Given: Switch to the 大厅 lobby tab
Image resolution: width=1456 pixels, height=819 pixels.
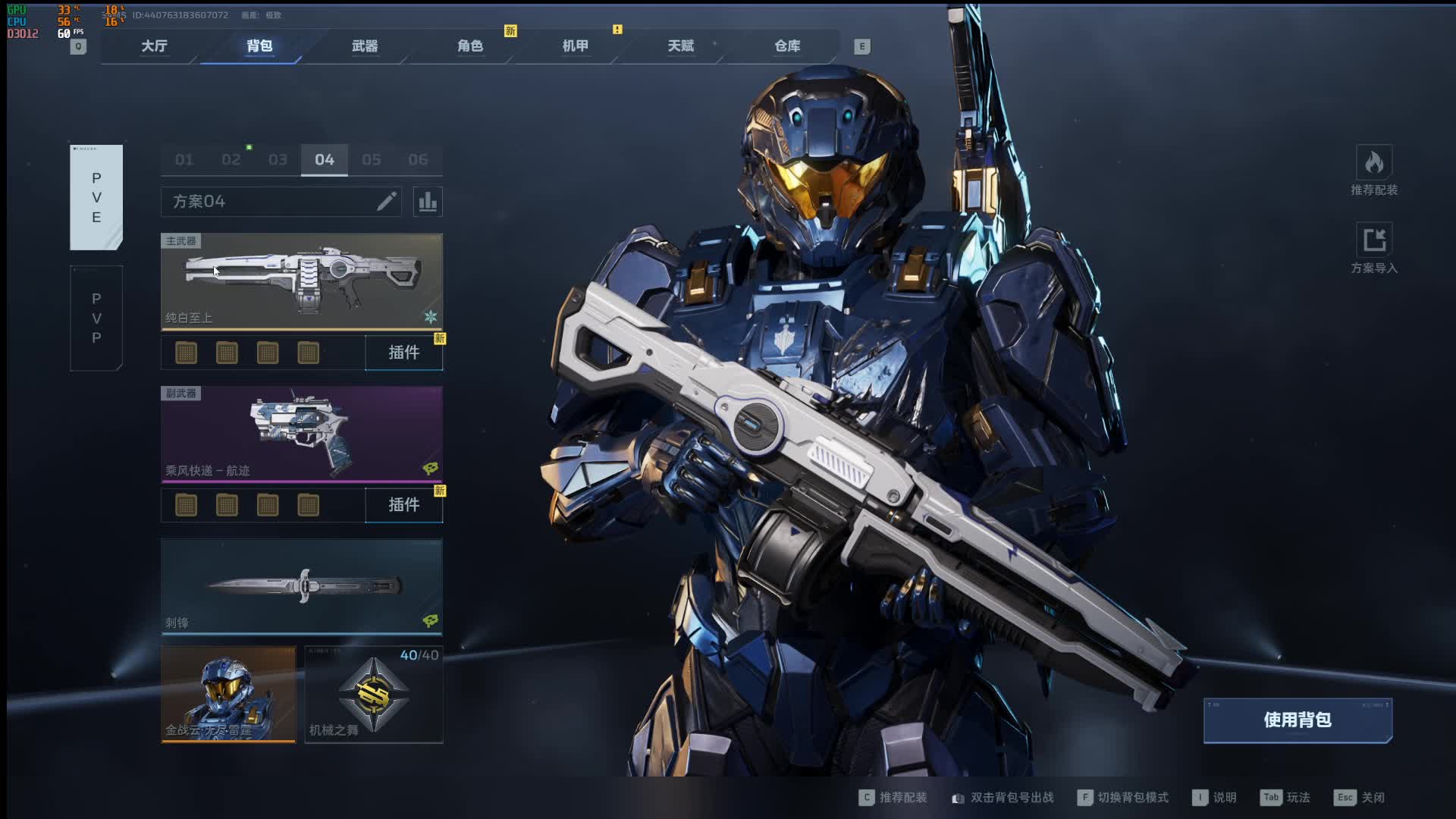Looking at the screenshot, I should pyautogui.click(x=154, y=46).
